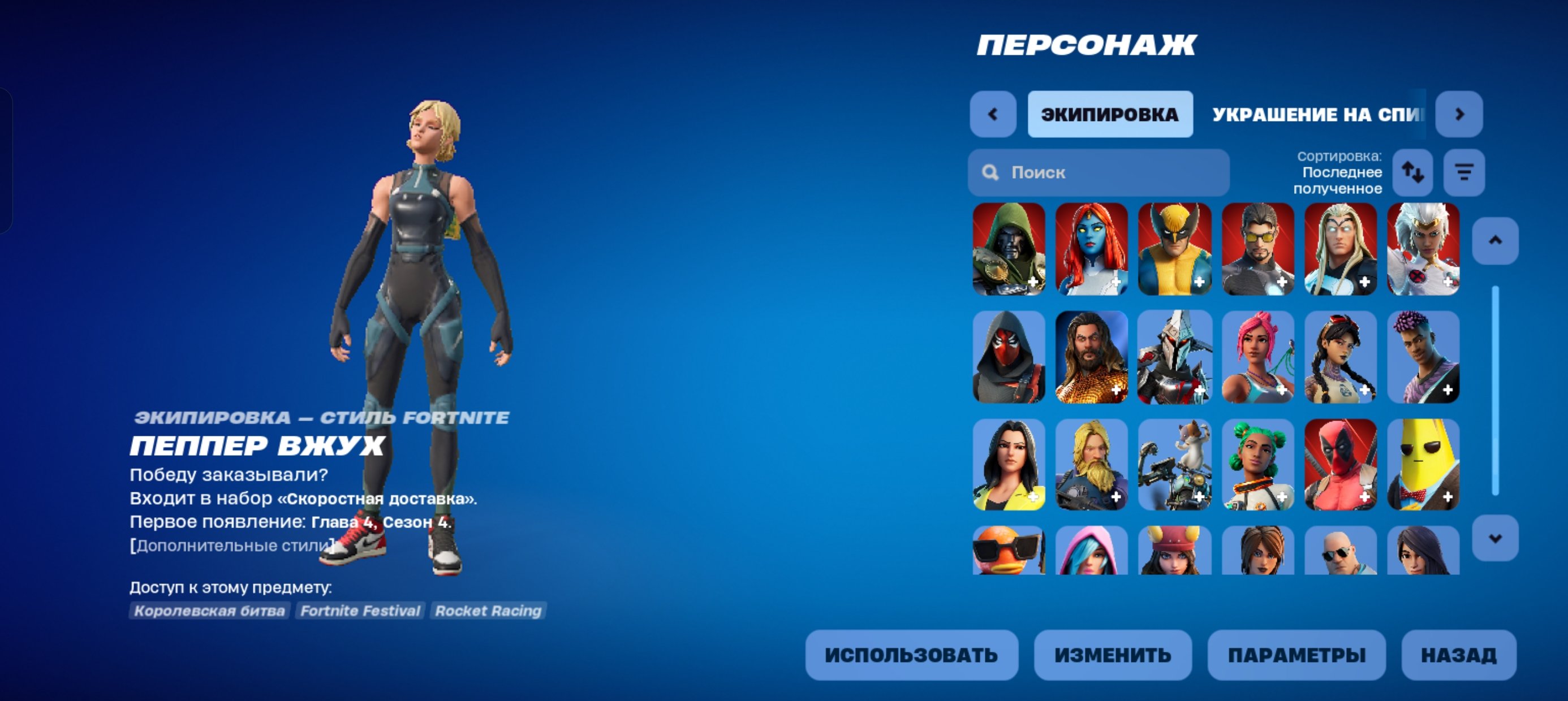Open the search field magnifier icon
Viewport: 1568px width, 701px height.
[x=992, y=173]
